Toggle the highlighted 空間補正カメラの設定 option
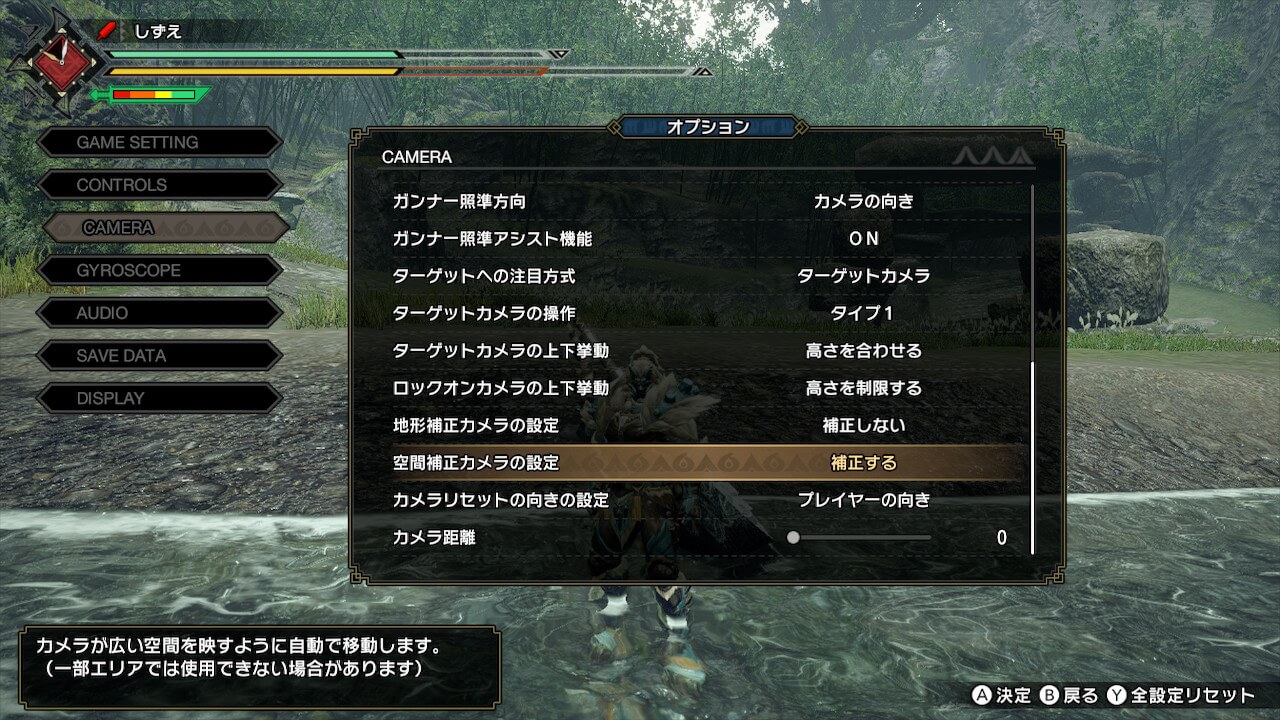 coord(863,463)
